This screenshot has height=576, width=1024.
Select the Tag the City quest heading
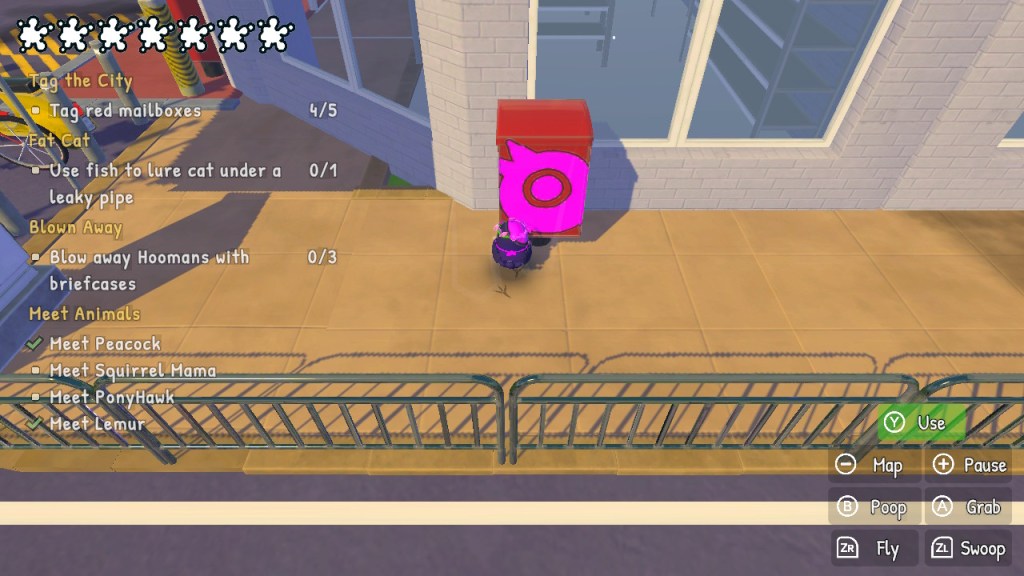81,81
